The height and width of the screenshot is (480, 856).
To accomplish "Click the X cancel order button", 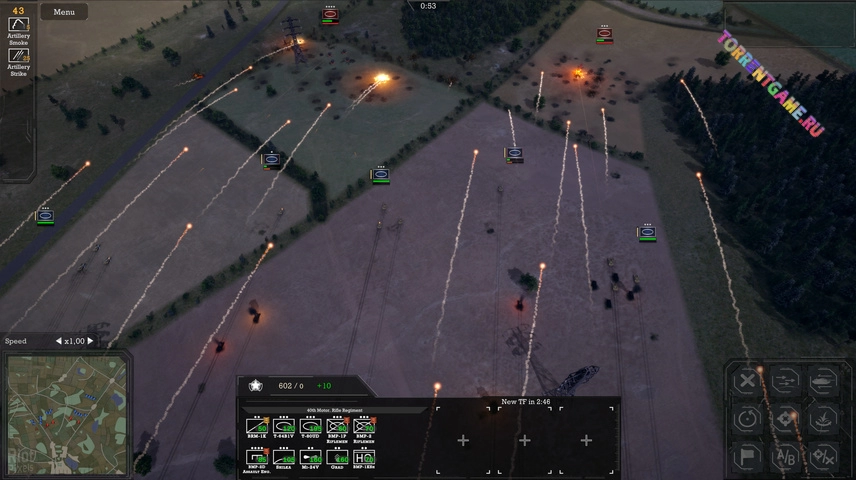I will click(747, 380).
